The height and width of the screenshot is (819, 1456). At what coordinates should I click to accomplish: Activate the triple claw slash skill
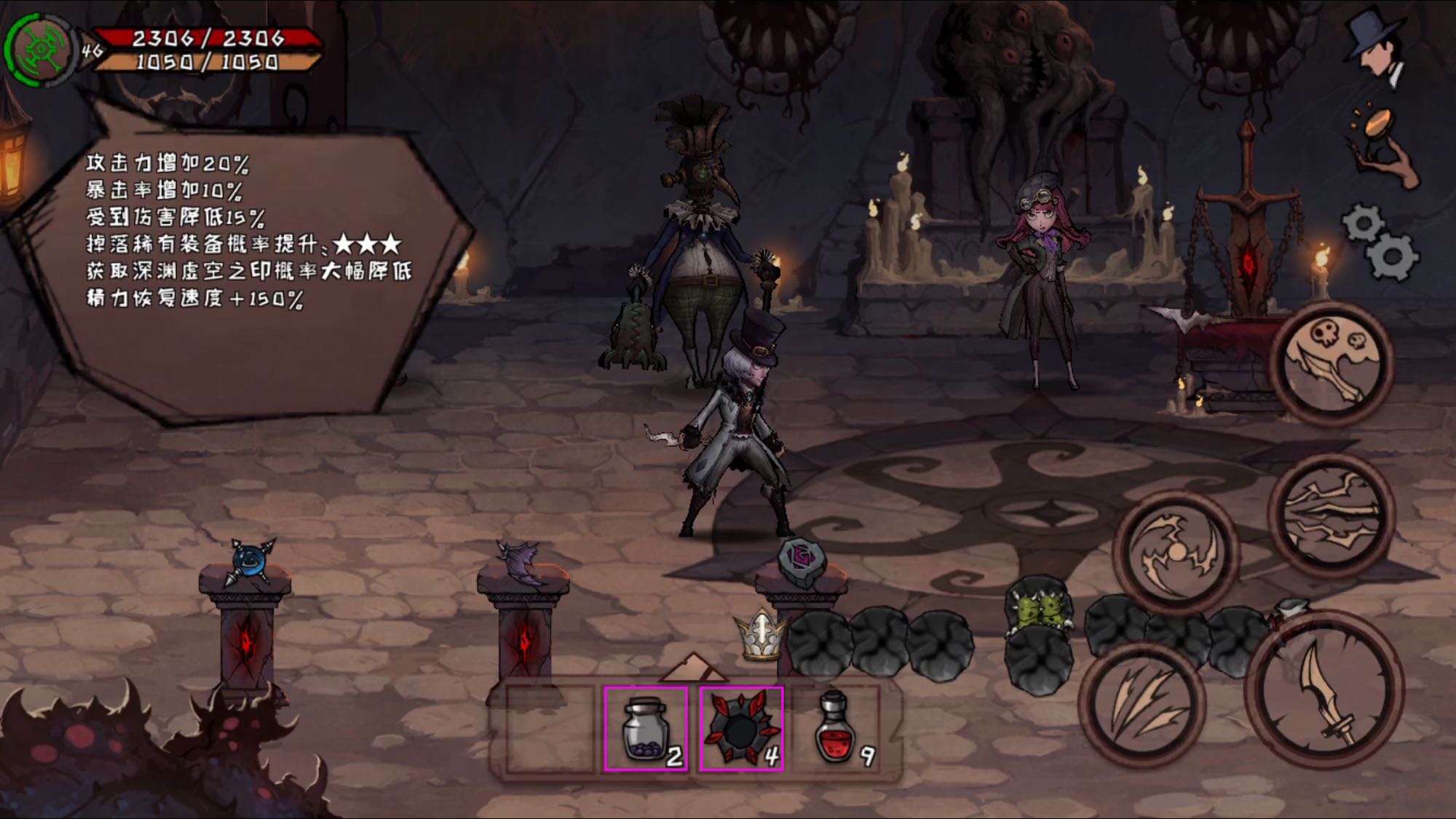[1141, 704]
